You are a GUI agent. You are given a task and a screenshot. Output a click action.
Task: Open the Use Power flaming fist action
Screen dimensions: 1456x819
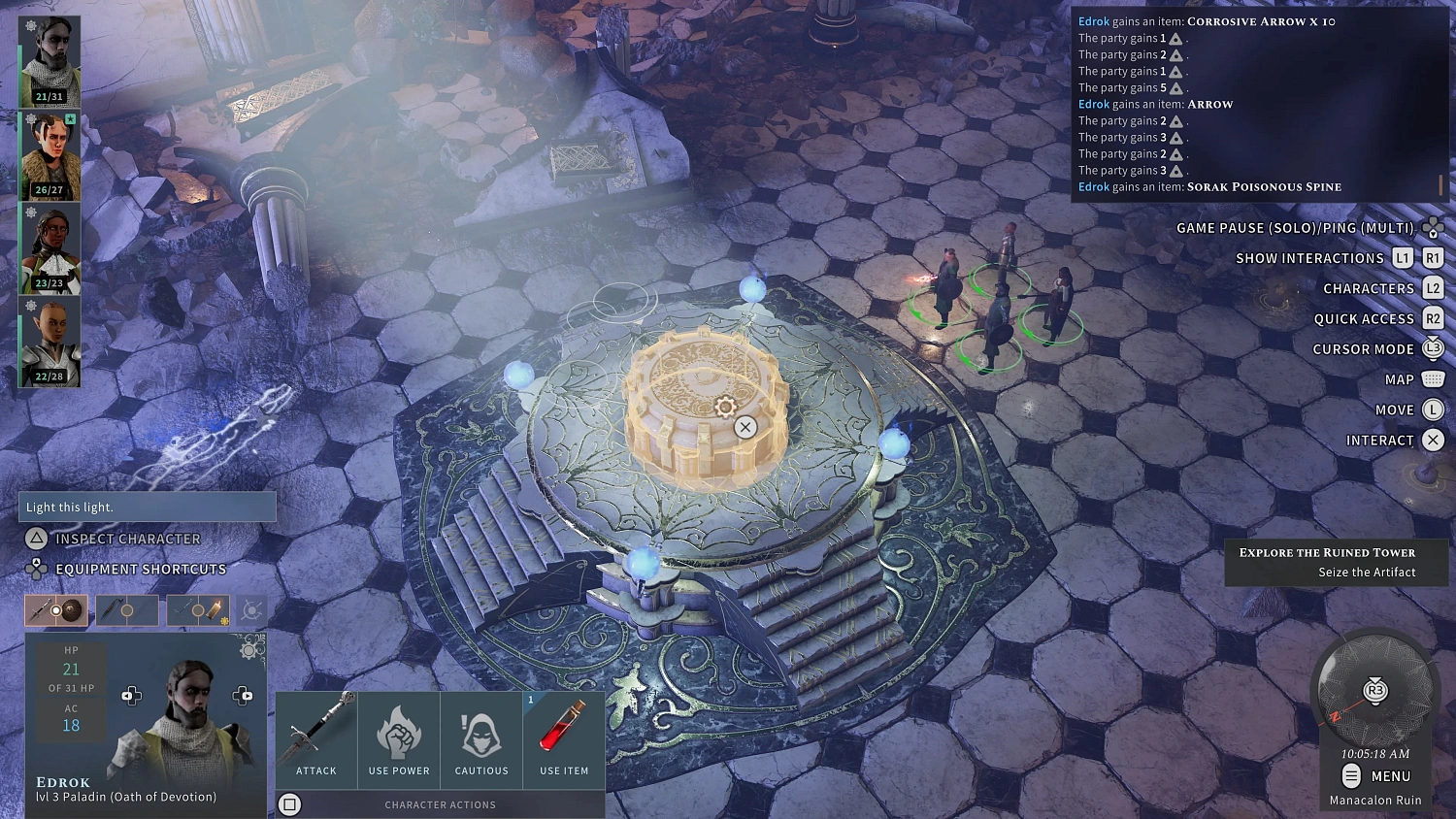pos(398,739)
